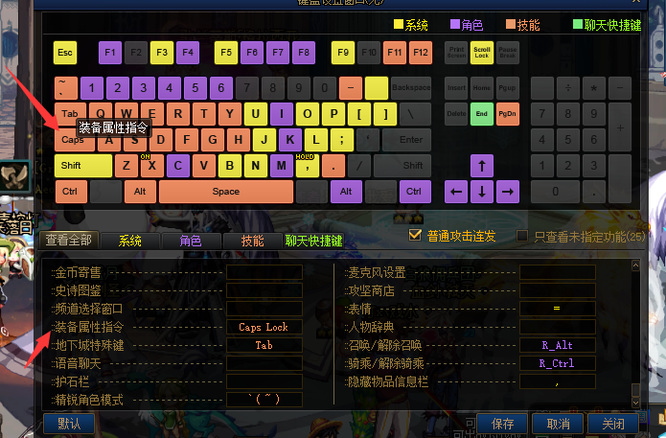Viewport: 666px width, 438px height.
Task: Click the Tab binding field for 地下城特殊键
Action: (263, 345)
